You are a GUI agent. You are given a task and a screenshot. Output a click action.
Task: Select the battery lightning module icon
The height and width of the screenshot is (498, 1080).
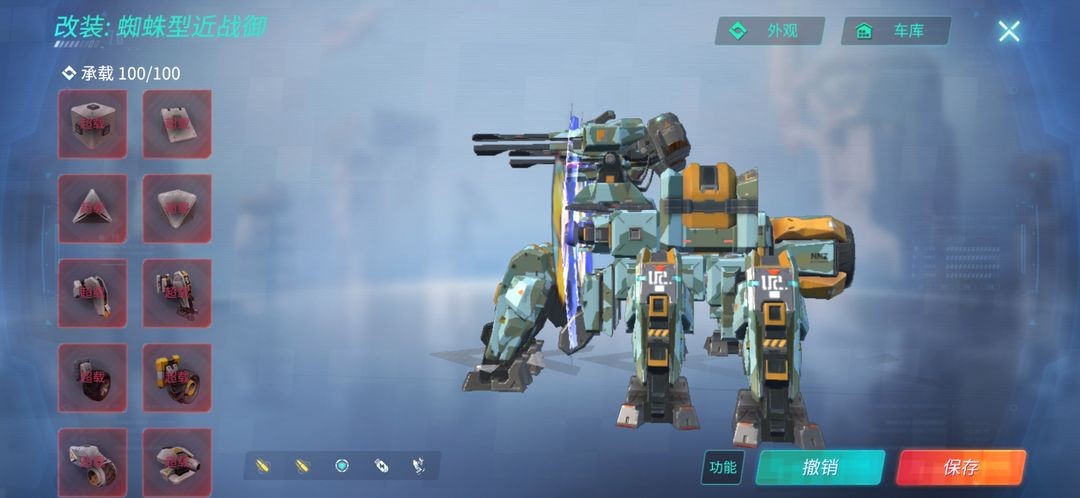(381, 466)
